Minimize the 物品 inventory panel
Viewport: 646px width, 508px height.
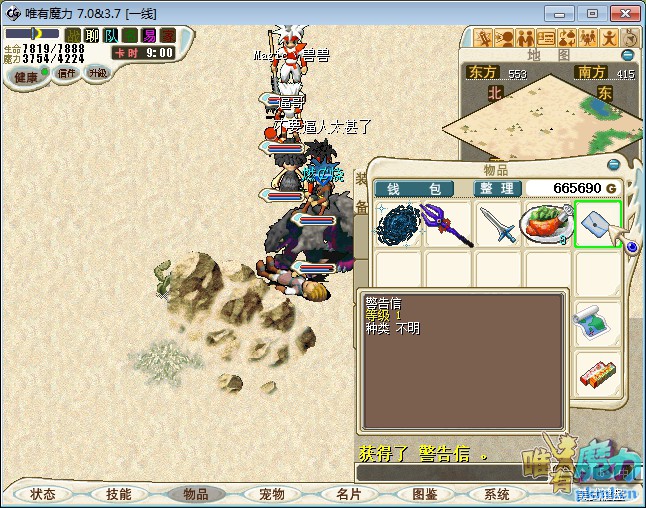pyautogui.click(x=615, y=164)
